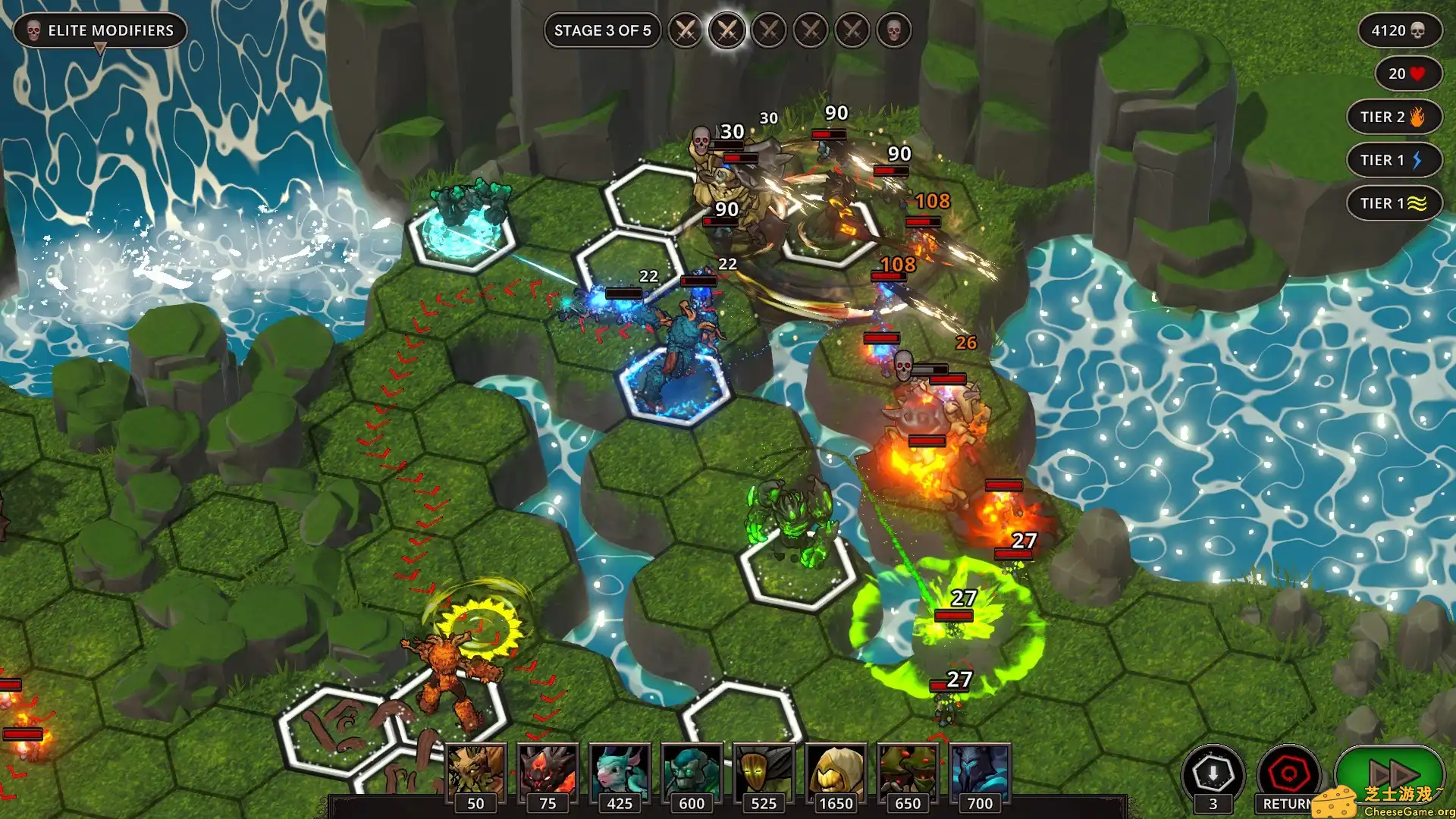Screen dimensions: 1456x819
Task: Open the Tier 2 fire synergy badge
Action: [x=1394, y=117]
